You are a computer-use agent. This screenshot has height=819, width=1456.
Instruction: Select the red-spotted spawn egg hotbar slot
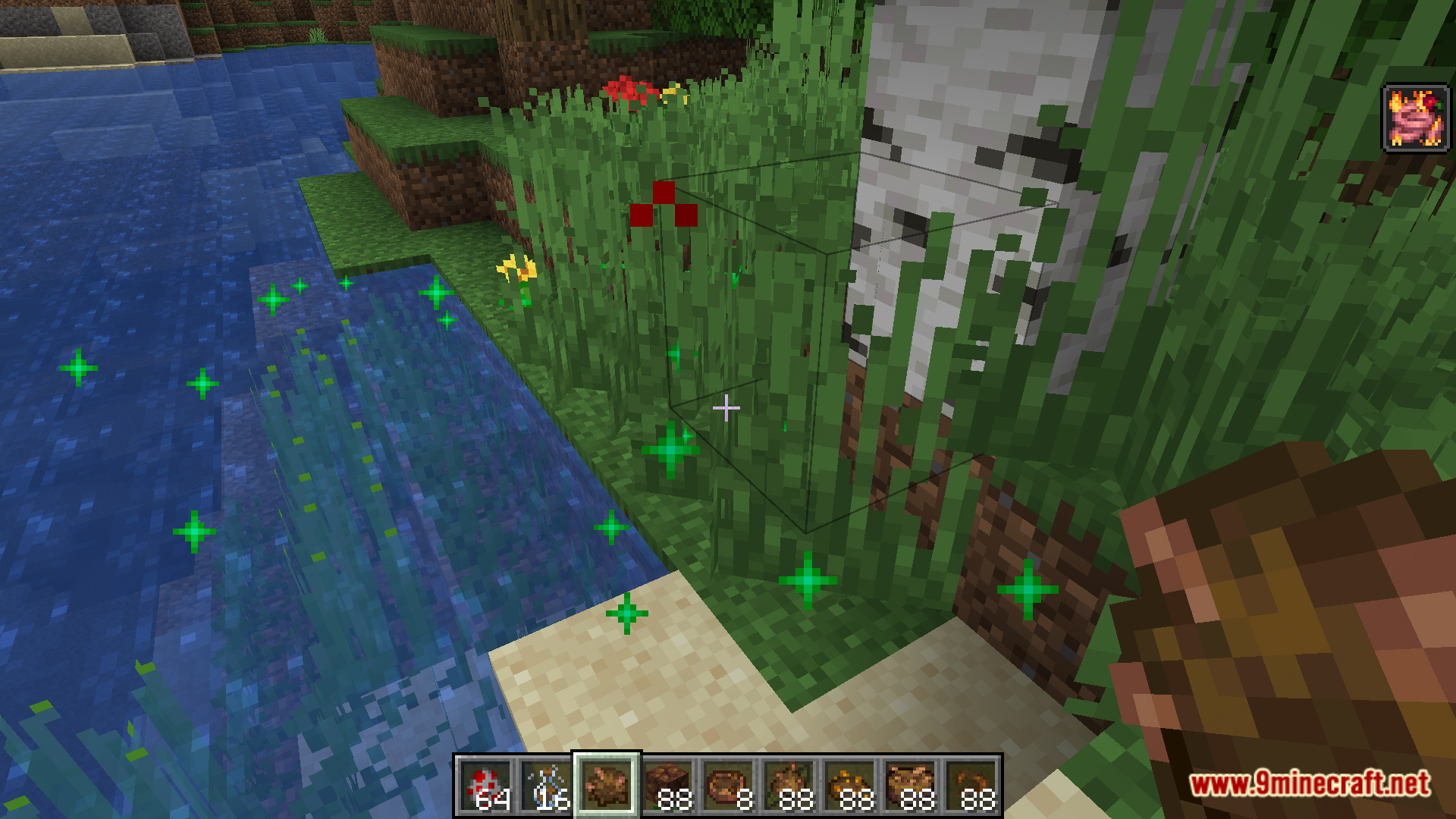pos(485,786)
